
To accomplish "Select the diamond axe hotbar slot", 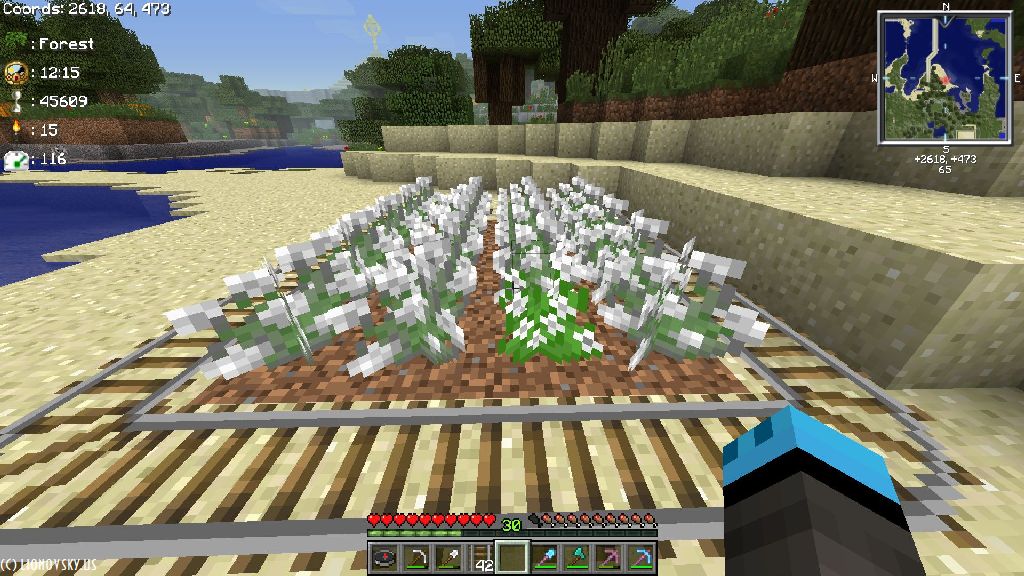I will point(576,558).
